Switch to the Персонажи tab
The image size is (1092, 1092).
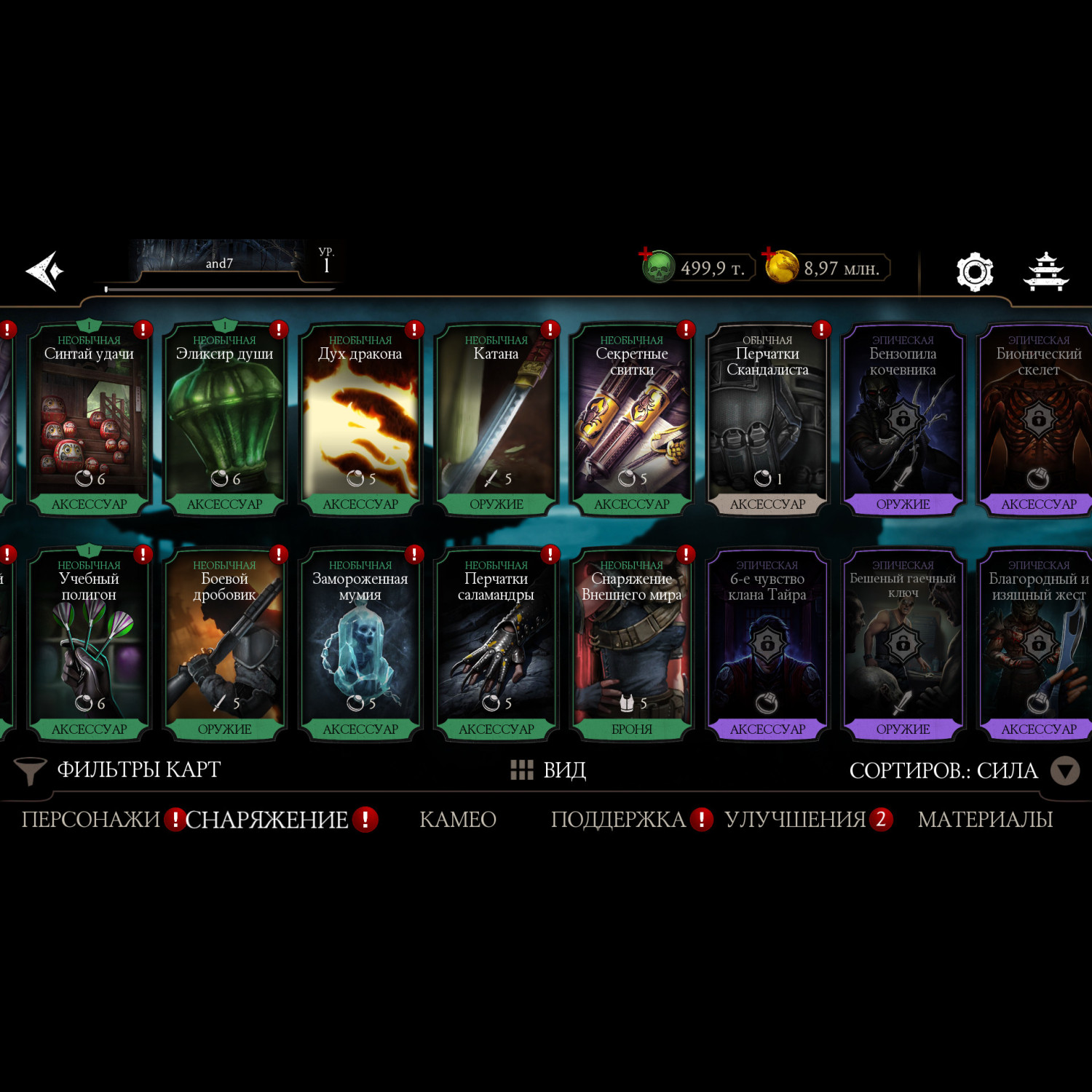tap(90, 820)
